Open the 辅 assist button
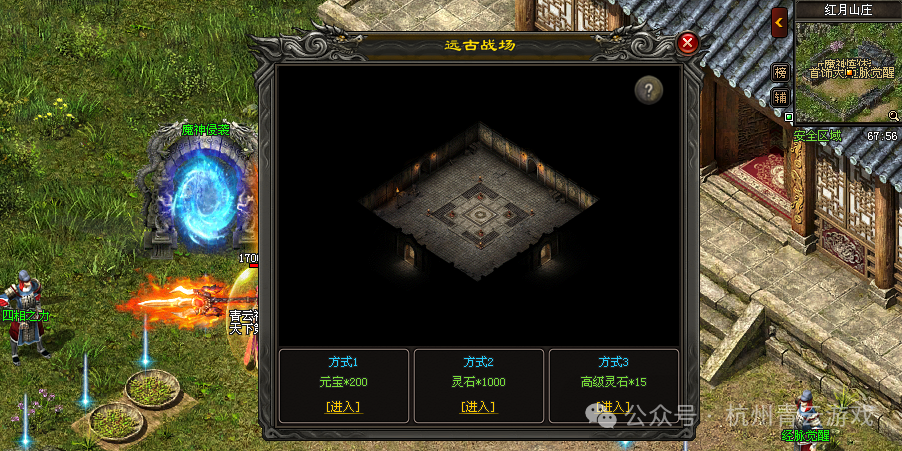This screenshot has height=451, width=902. point(781,97)
